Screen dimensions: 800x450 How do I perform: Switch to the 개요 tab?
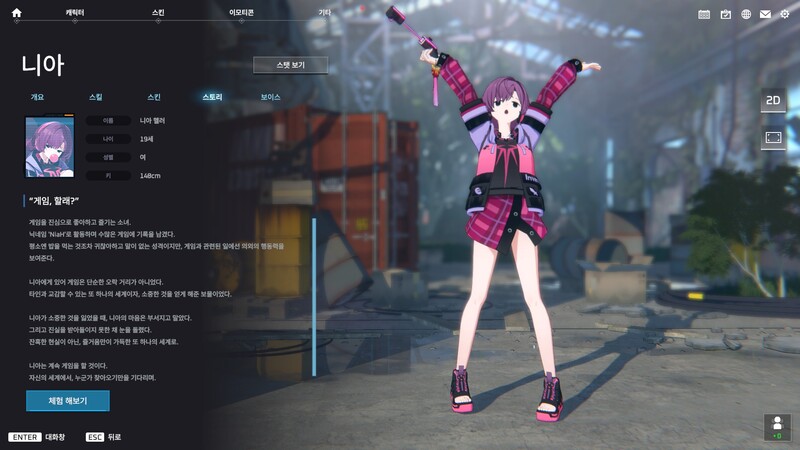coord(38,98)
